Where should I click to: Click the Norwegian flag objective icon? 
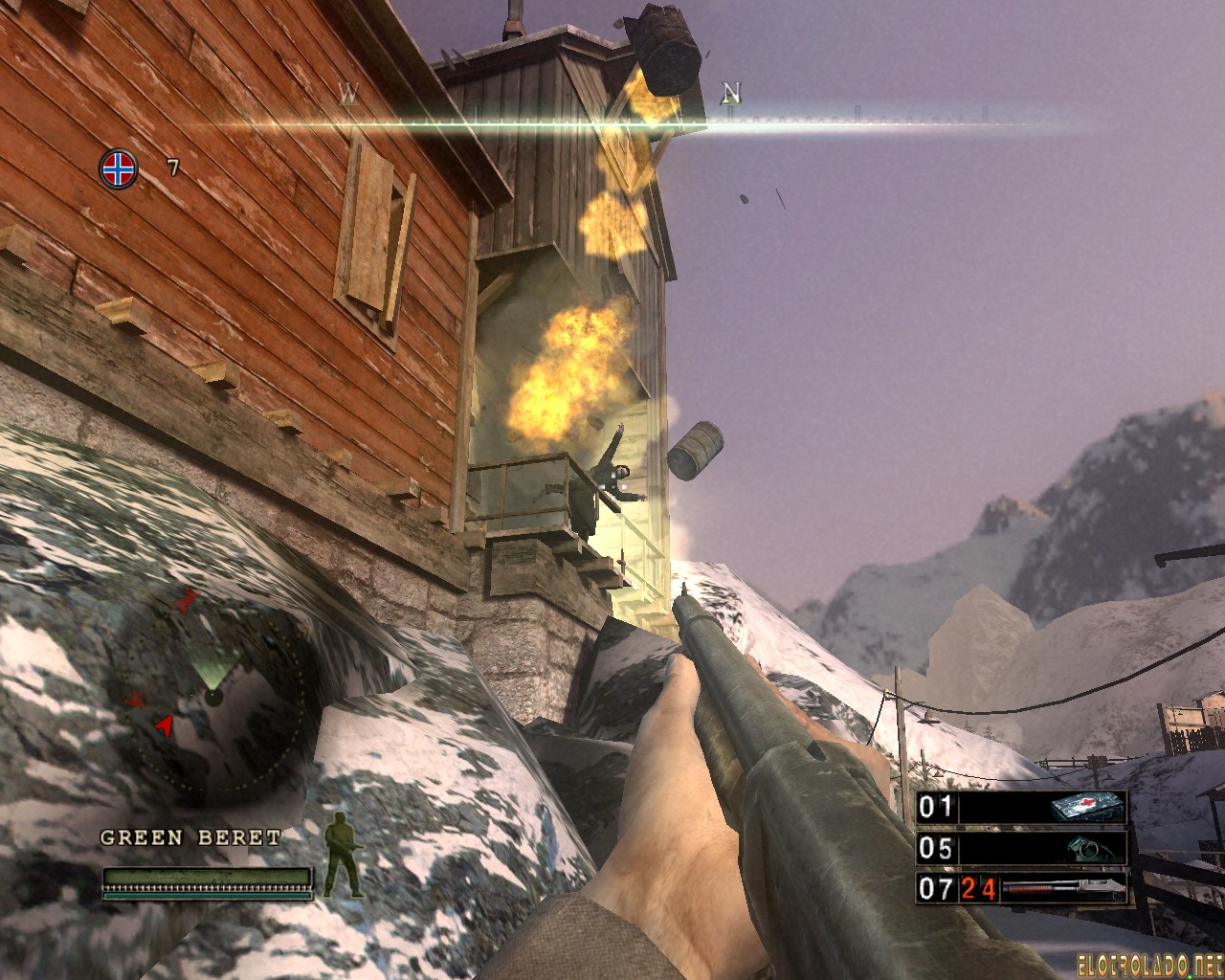click(x=118, y=169)
